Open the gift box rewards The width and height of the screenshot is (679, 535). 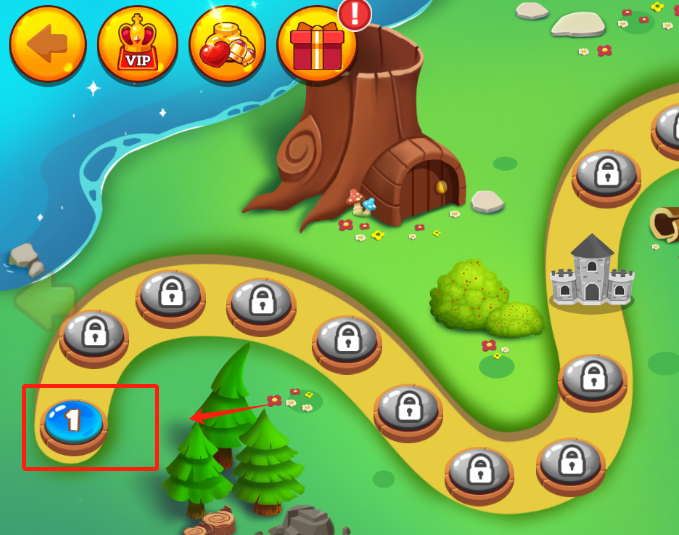point(316,44)
